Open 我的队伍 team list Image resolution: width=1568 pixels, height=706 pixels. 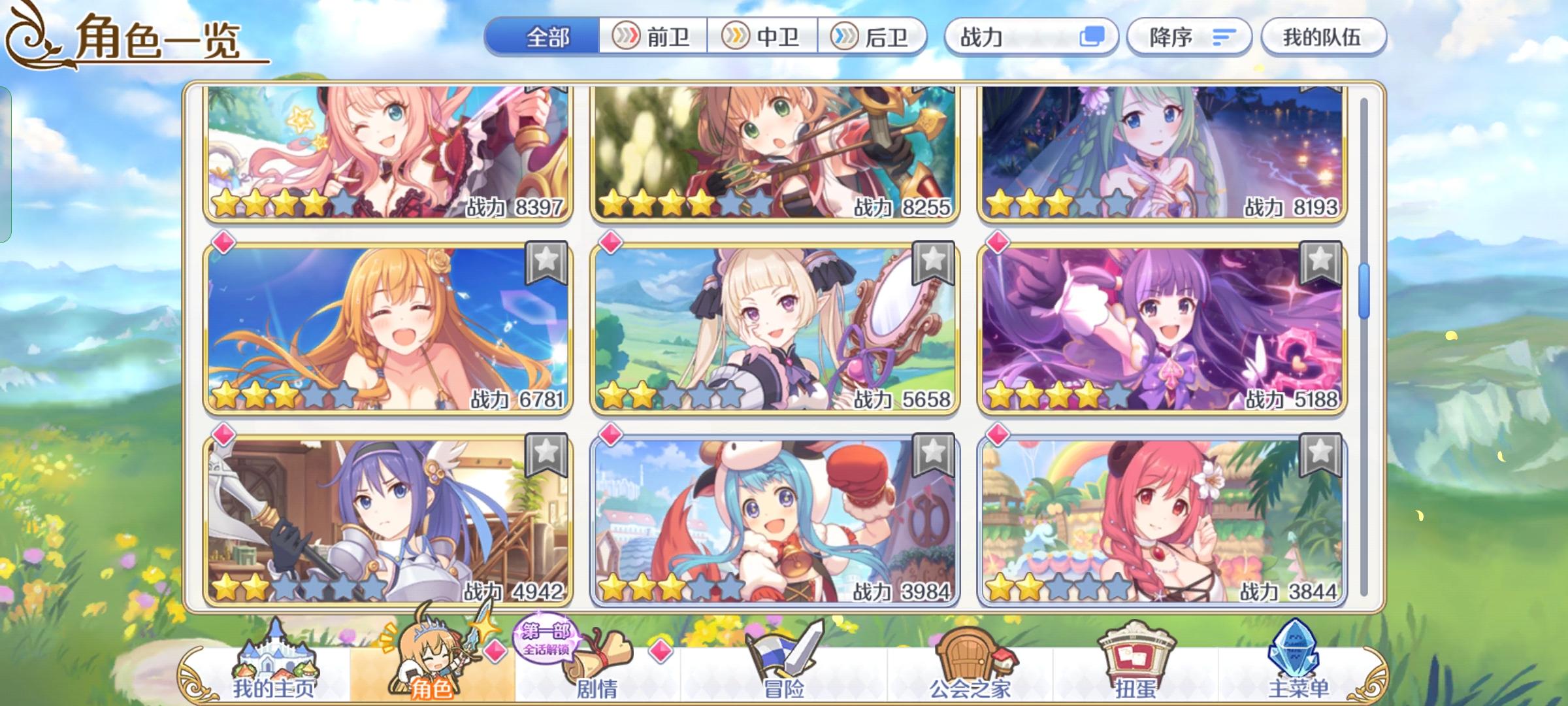tap(1324, 37)
